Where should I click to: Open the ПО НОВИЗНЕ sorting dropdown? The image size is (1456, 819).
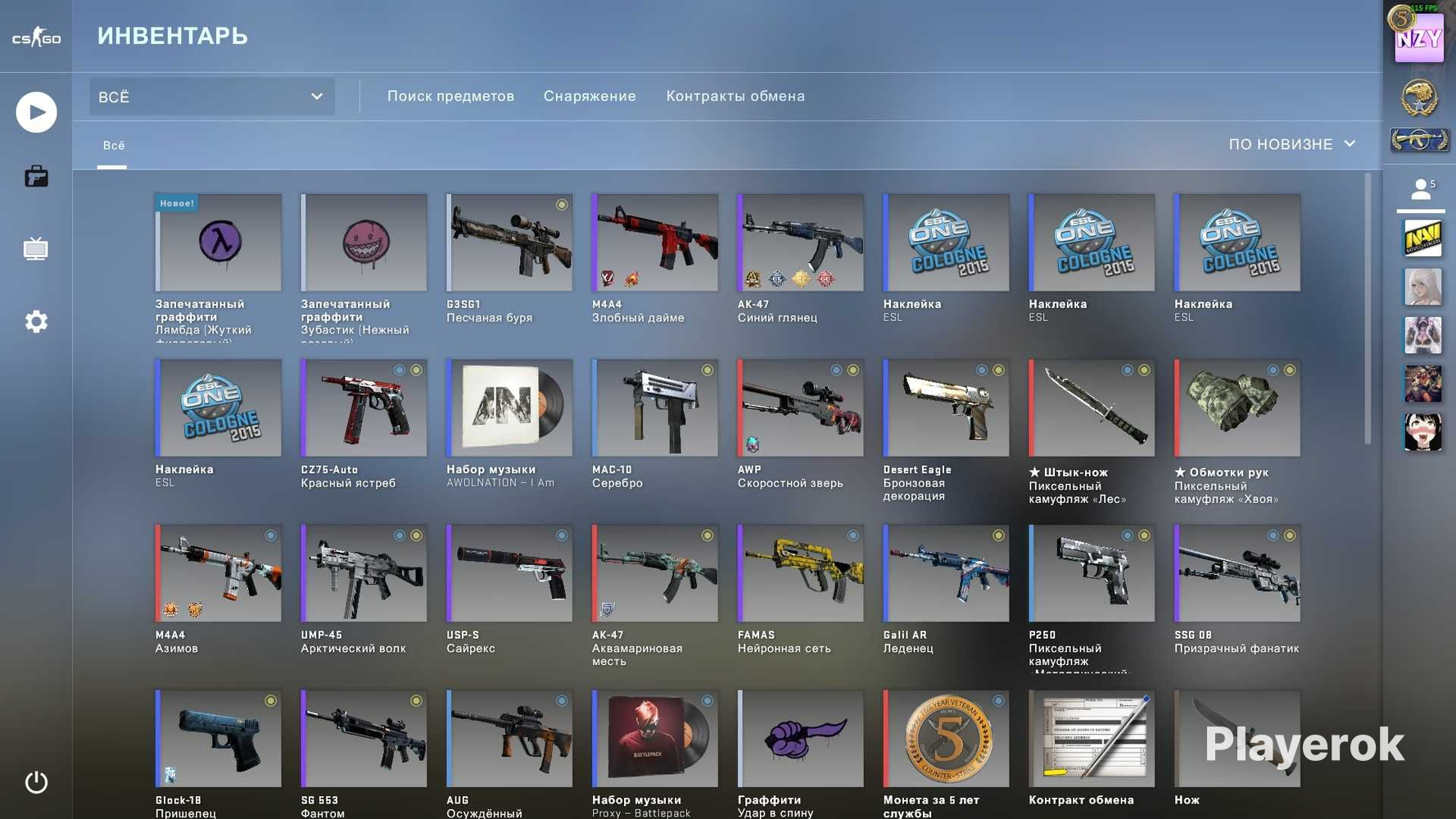1291,144
